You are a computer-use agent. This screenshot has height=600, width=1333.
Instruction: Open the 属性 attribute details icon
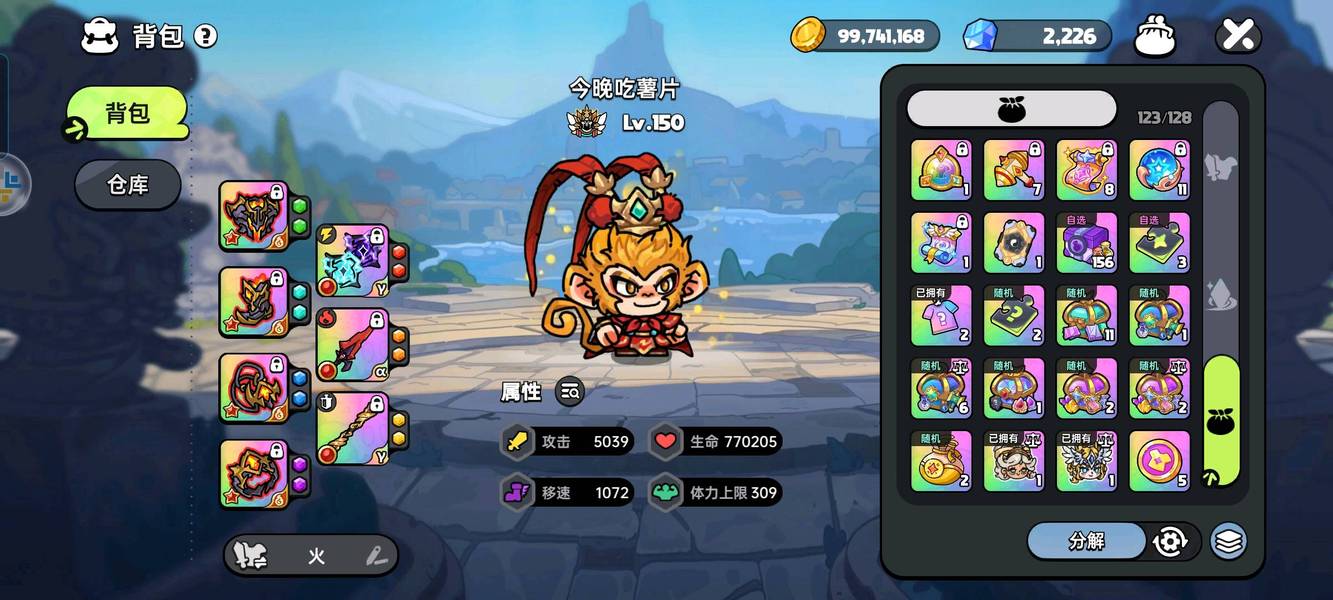click(570, 392)
